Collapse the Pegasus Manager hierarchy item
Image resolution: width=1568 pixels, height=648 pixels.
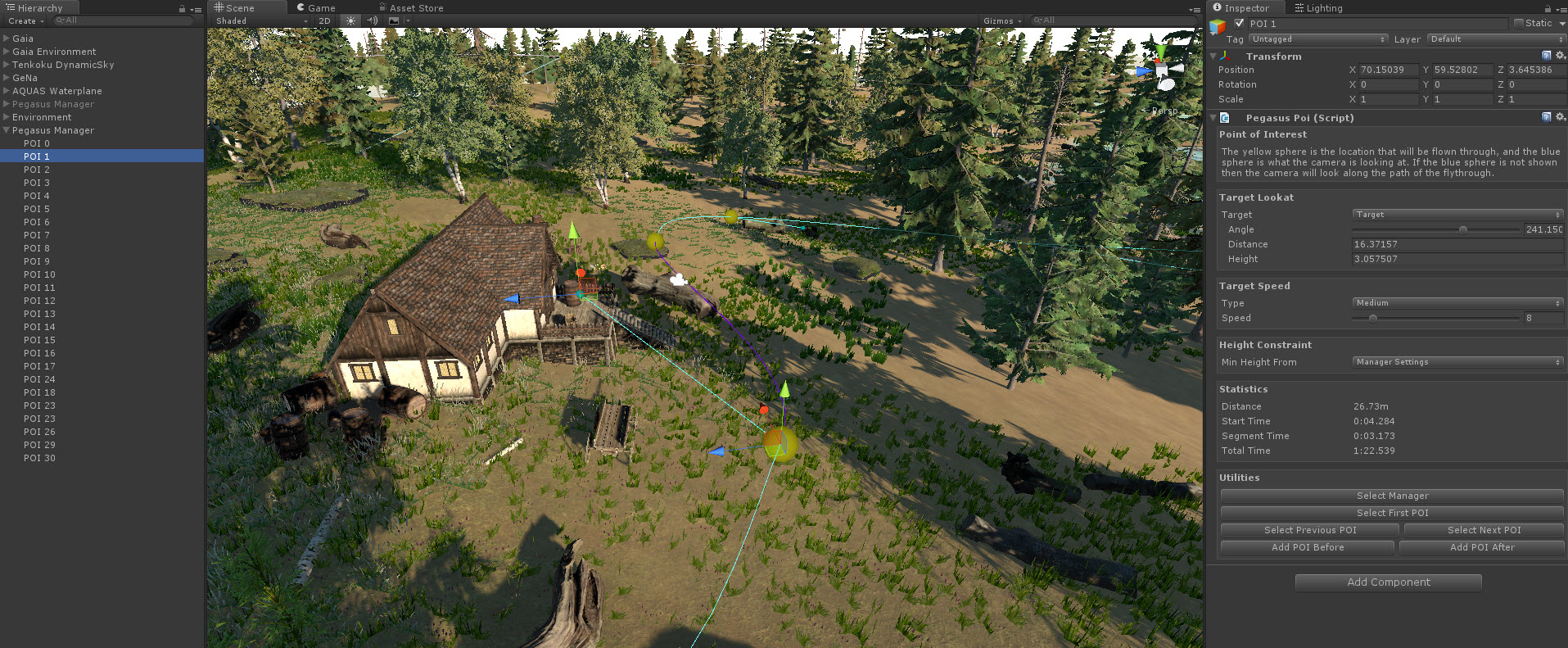[x=6, y=130]
